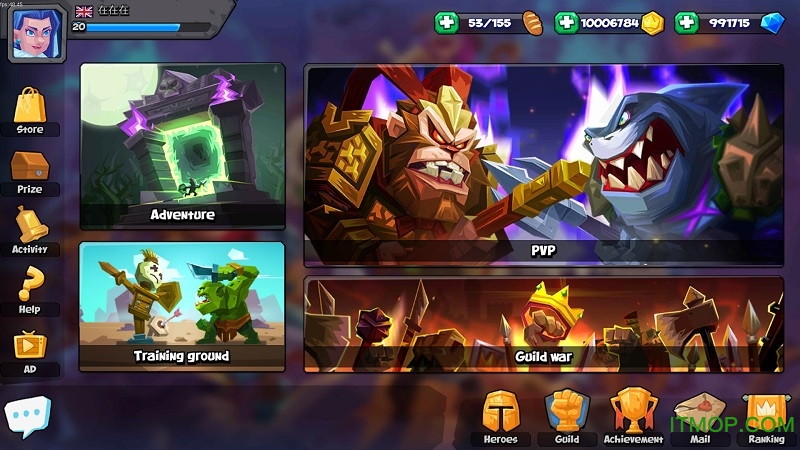This screenshot has height=450, width=800.
Task: Show the Activity bell events
Action: [x=29, y=228]
